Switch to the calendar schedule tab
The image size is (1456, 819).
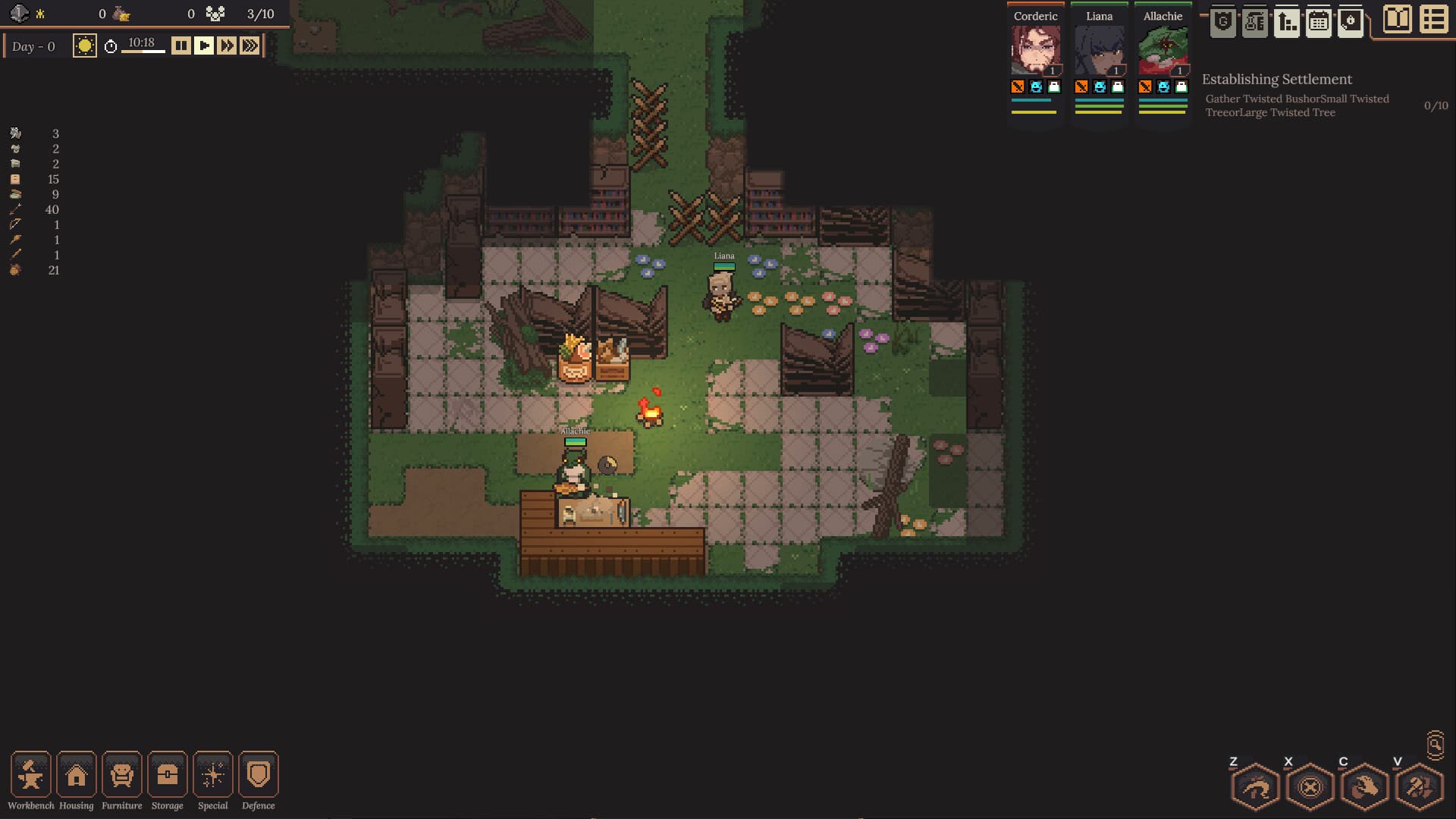[x=1319, y=22]
